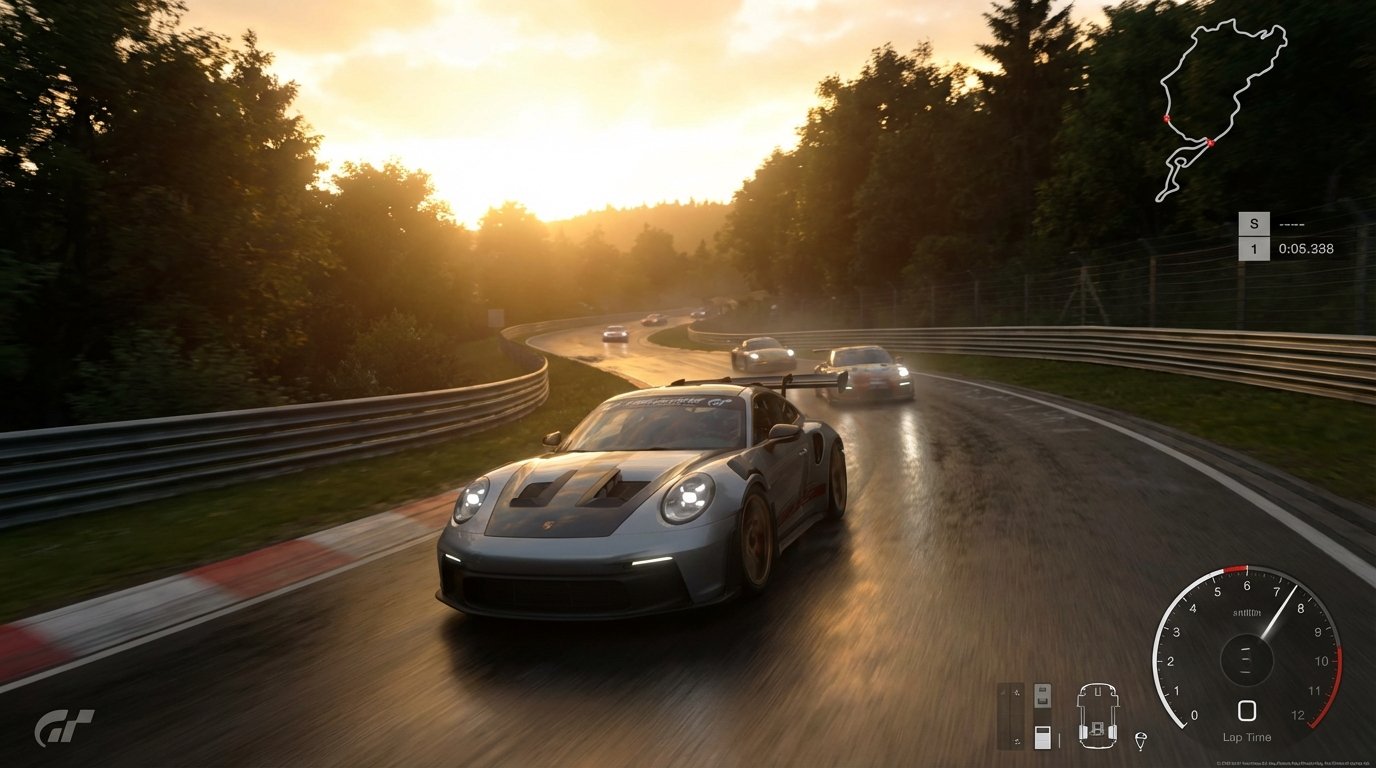This screenshot has width=1376, height=768.
Task: Switch to the sector timing readout
Action: tap(1292, 223)
